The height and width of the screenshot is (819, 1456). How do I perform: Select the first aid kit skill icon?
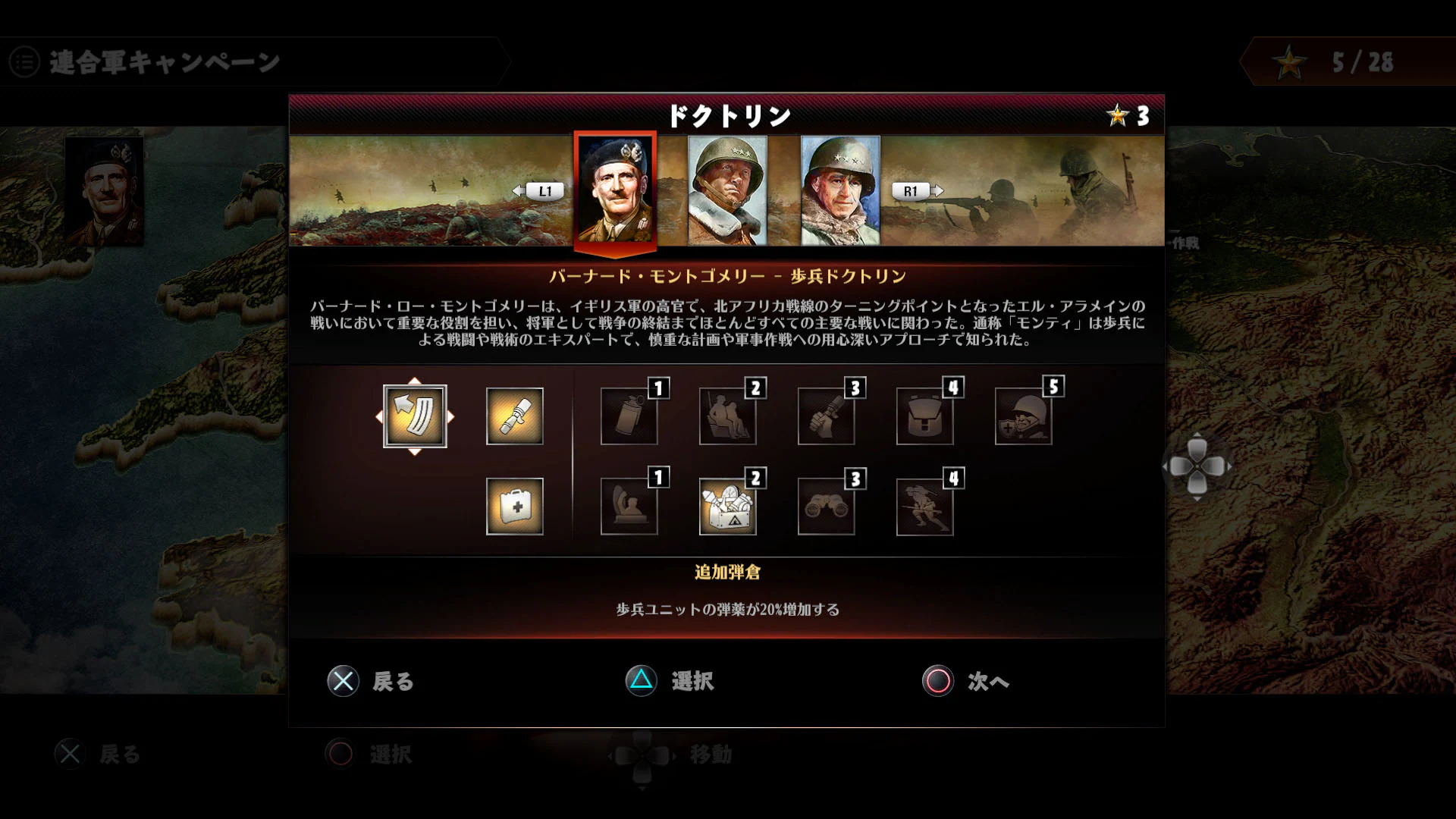tap(515, 507)
